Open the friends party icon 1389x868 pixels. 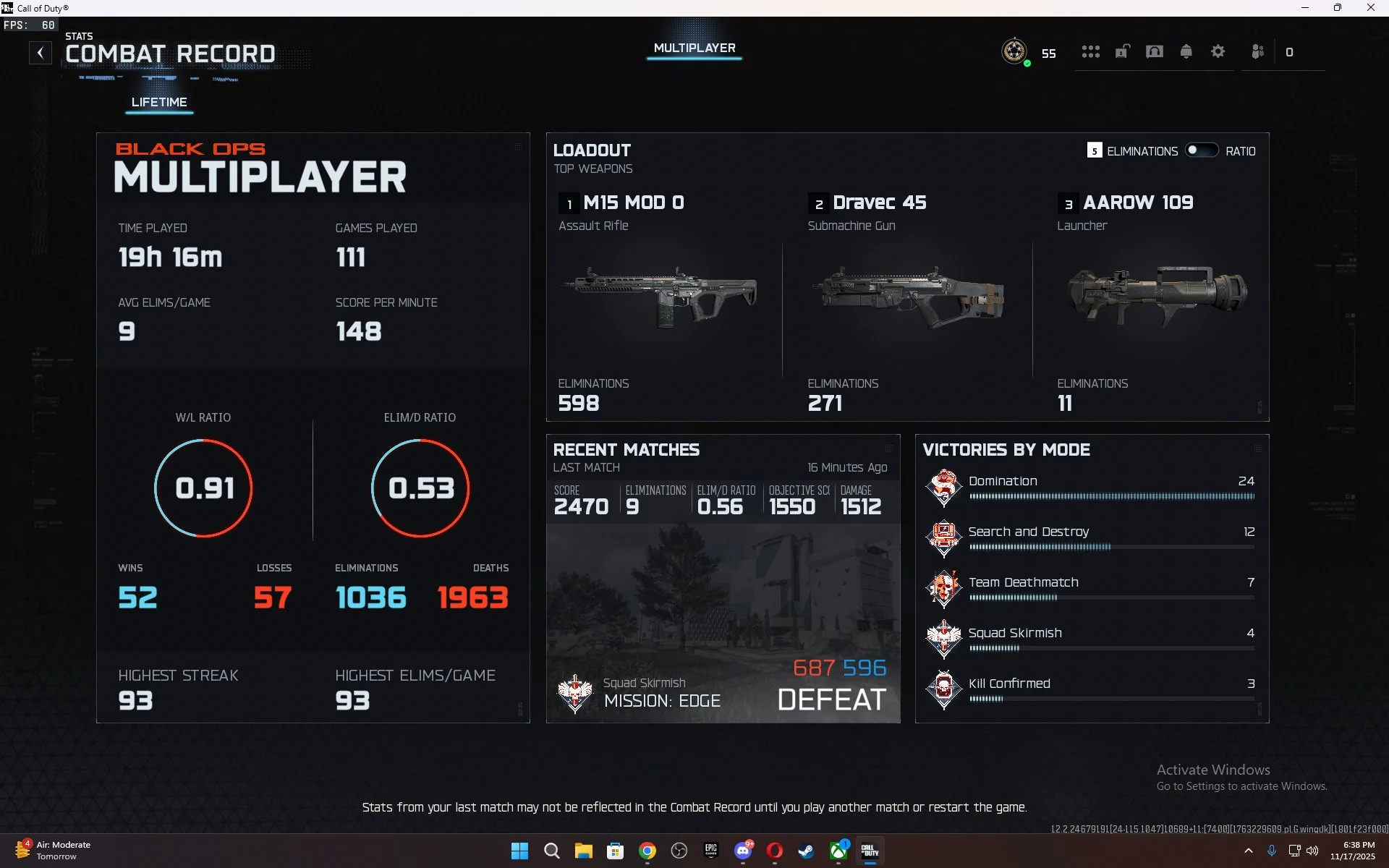tap(1258, 51)
